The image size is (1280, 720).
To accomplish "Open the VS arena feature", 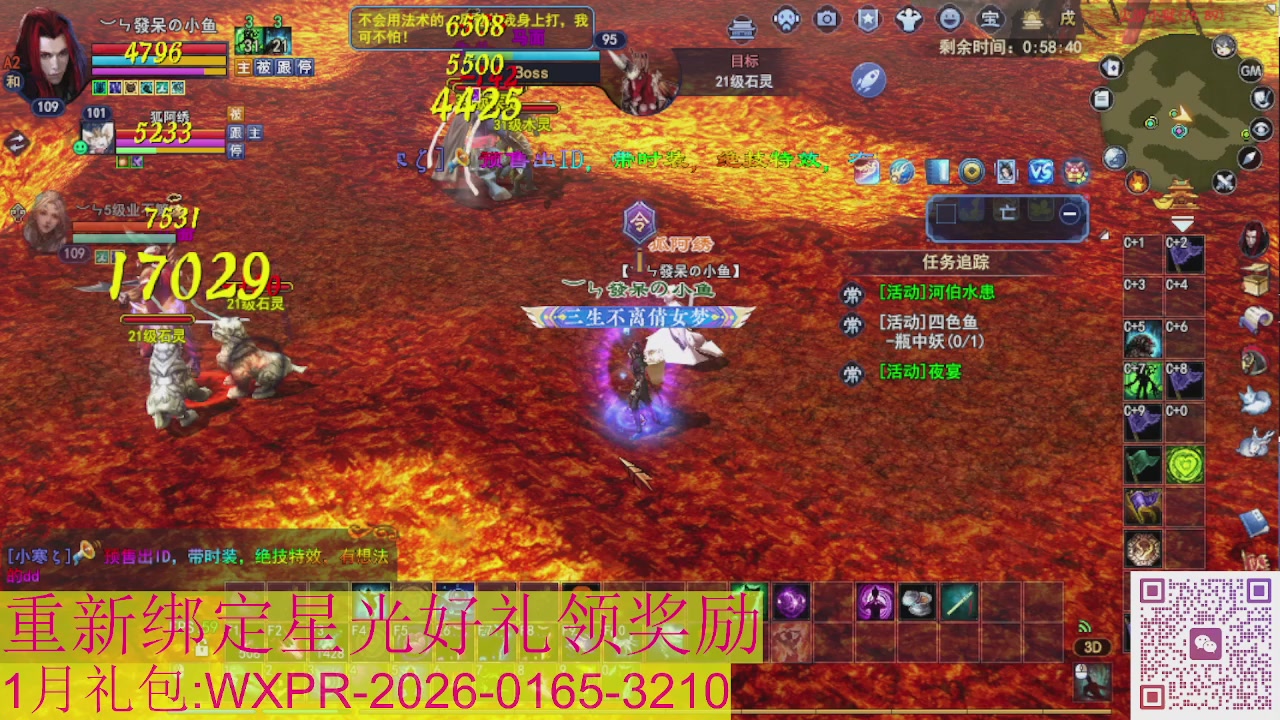I will tap(1041, 172).
